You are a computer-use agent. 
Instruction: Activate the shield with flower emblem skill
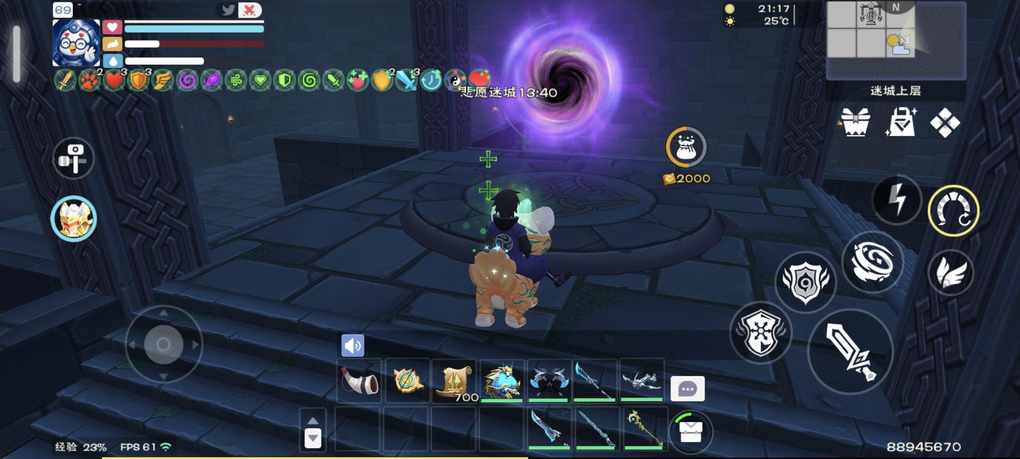(761, 333)
